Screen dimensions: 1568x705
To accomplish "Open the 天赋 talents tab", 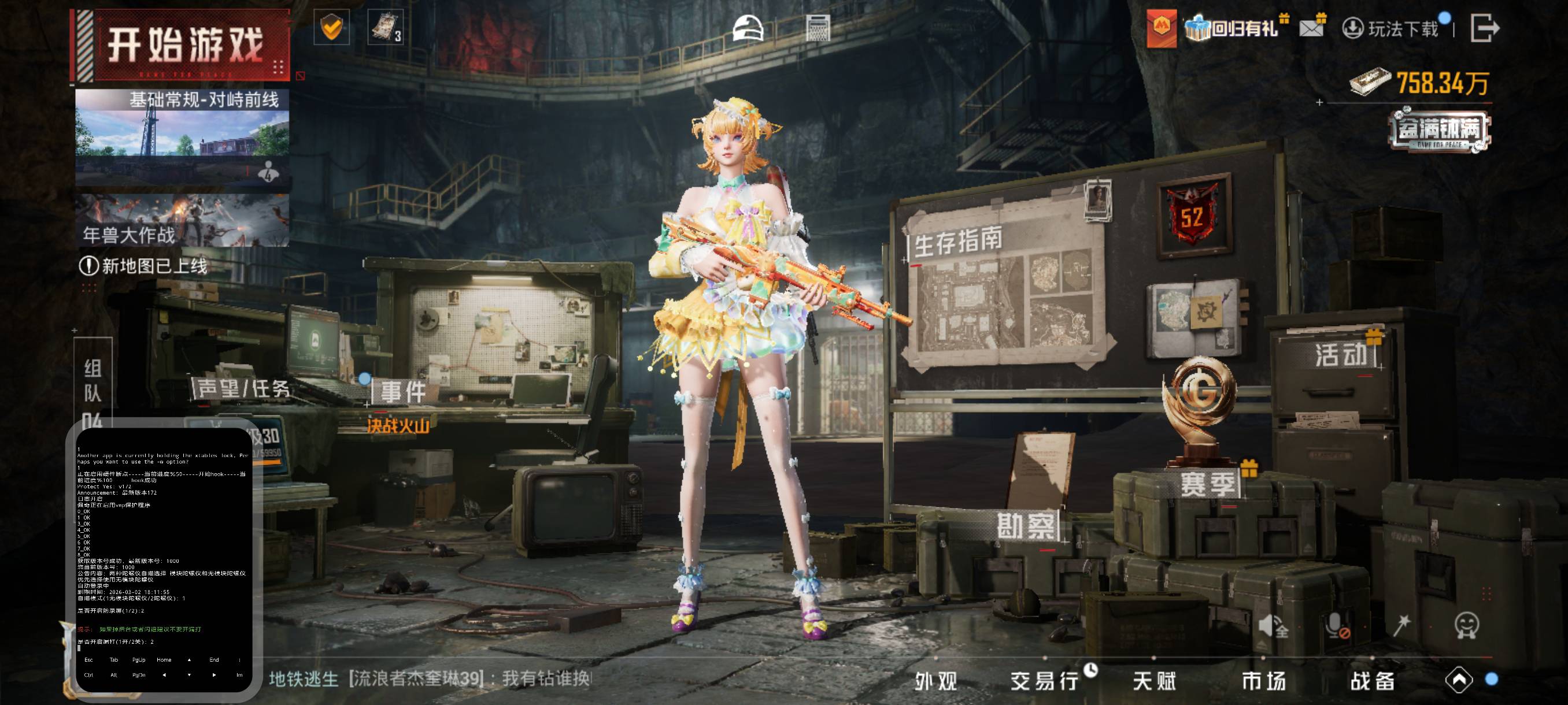I will [1155, 681].
